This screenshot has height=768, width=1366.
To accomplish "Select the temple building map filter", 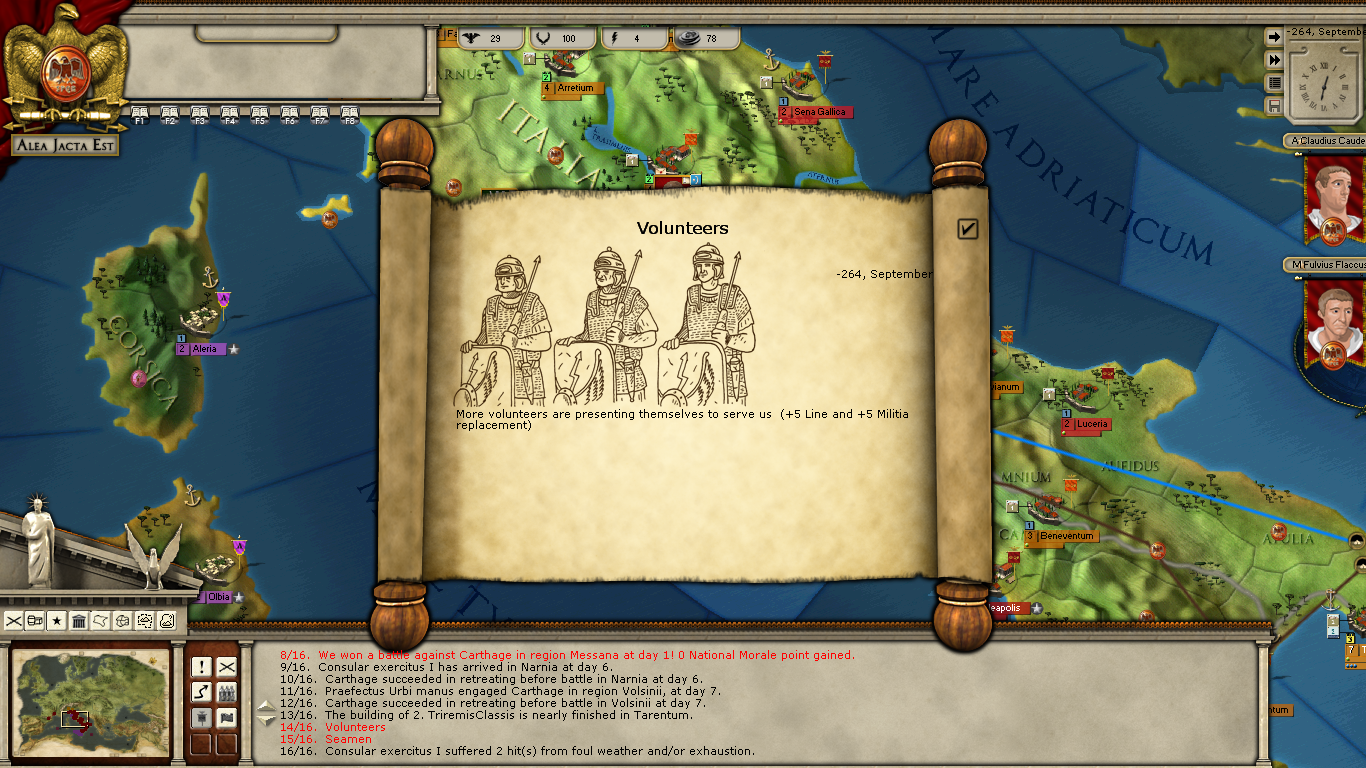I will [79, 621].
